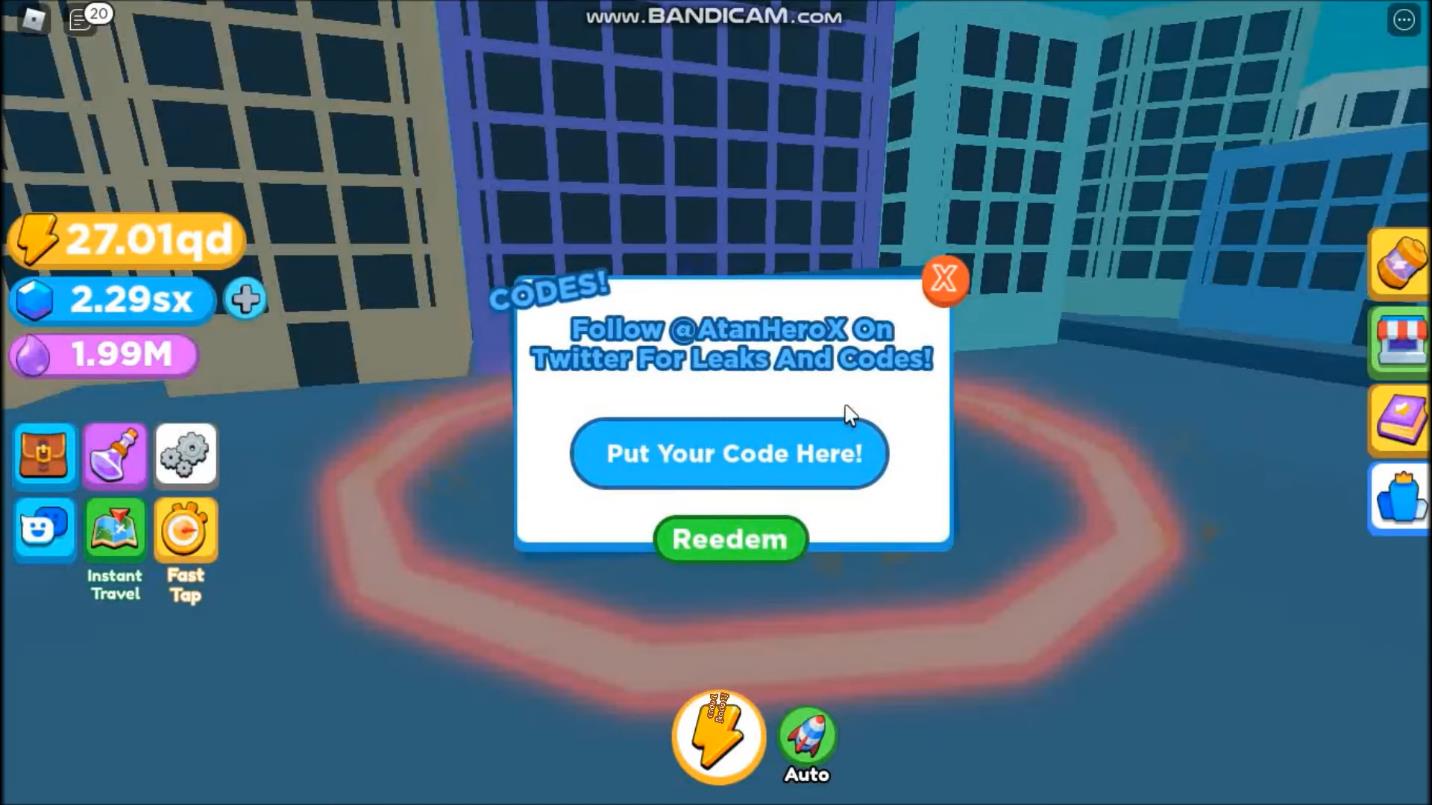Viewport: 1432px width, 805px height.
Task: Select the purple potion boosts icon
Action: (x=115, y=455)
